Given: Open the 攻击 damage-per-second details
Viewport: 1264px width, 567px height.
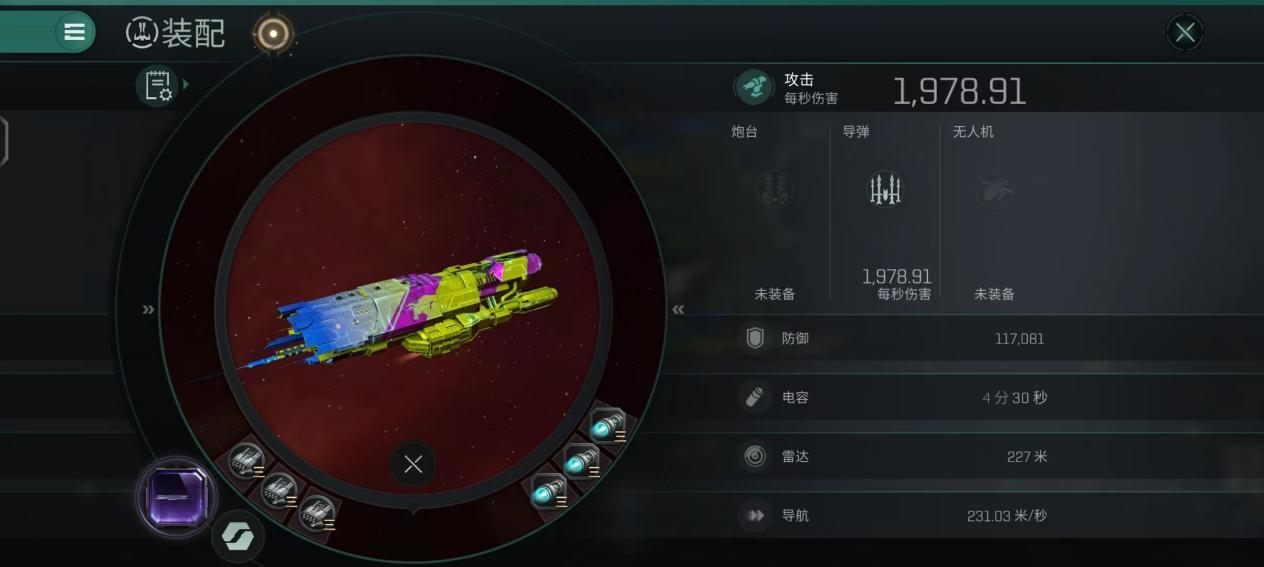Looking at the screenshot, I should point(880,88).
